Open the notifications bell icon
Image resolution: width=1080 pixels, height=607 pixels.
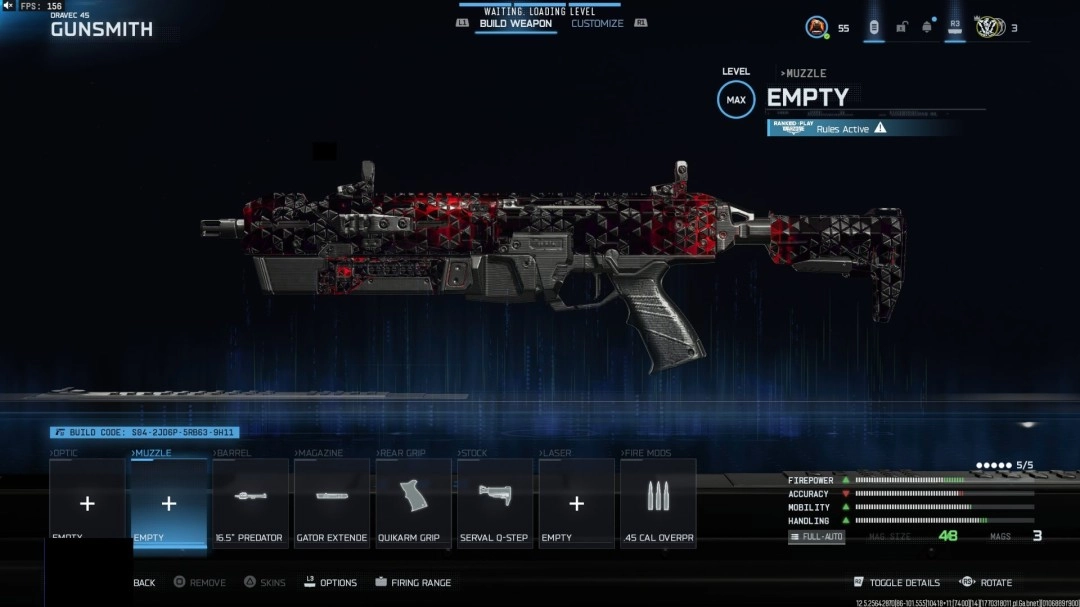click(x=927, y=27)
